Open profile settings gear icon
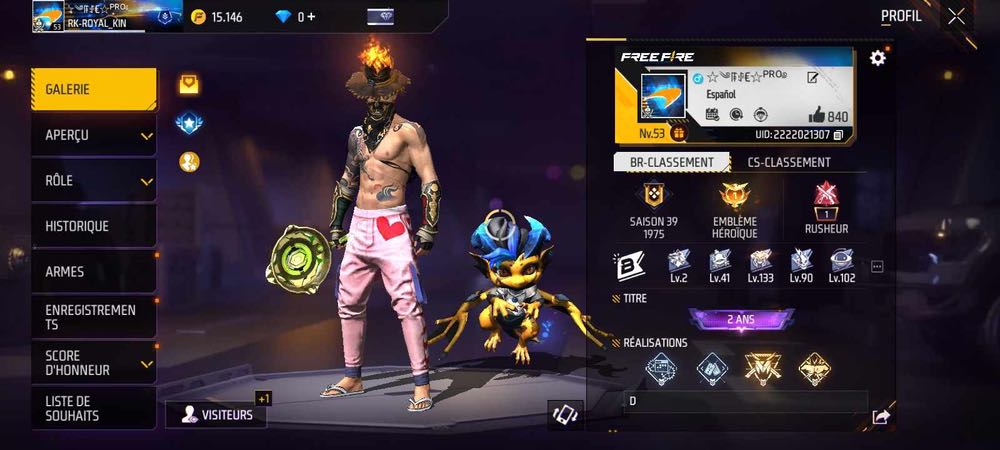1000x450 pixels. click(x=878, y=58)
